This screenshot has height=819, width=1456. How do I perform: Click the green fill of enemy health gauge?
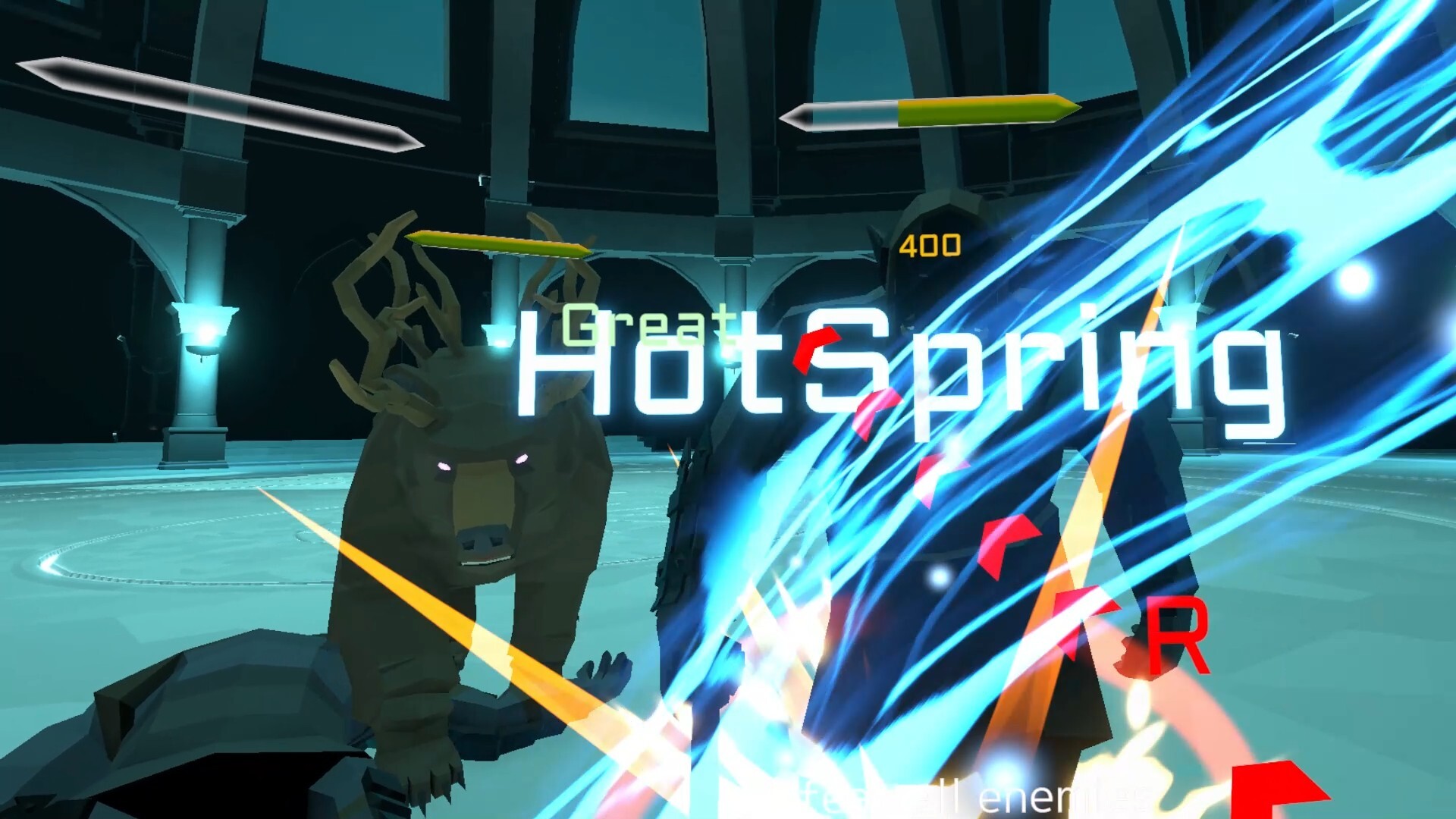tap(978, 111)
